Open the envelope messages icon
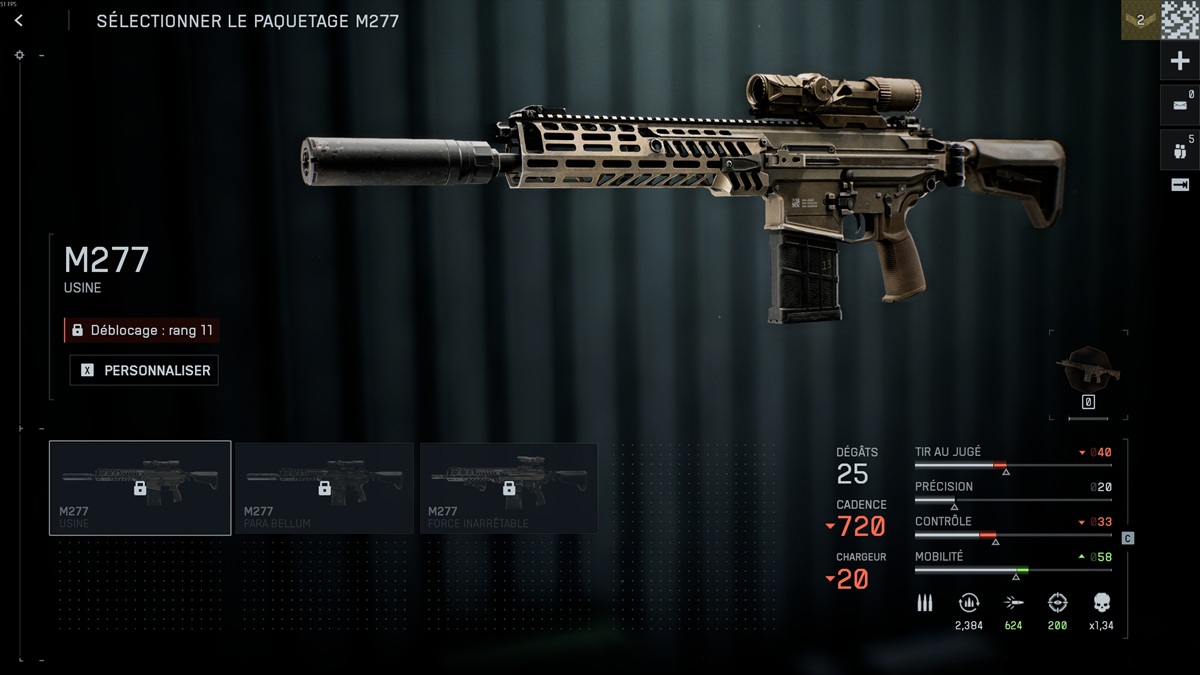Screen dimensions: 1200x675 point(1180,105)
